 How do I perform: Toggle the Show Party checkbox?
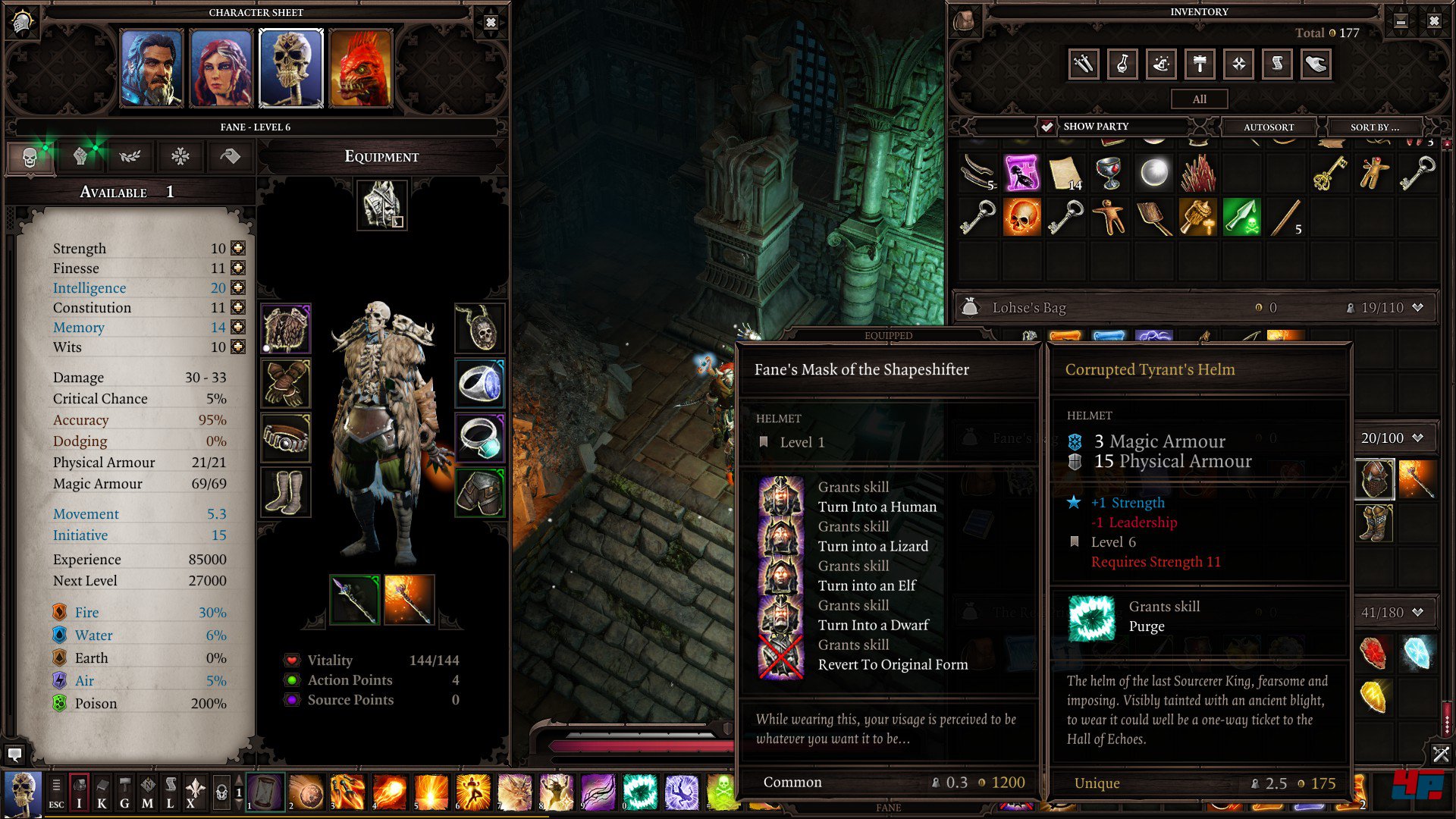click(x=1046, y=127)
